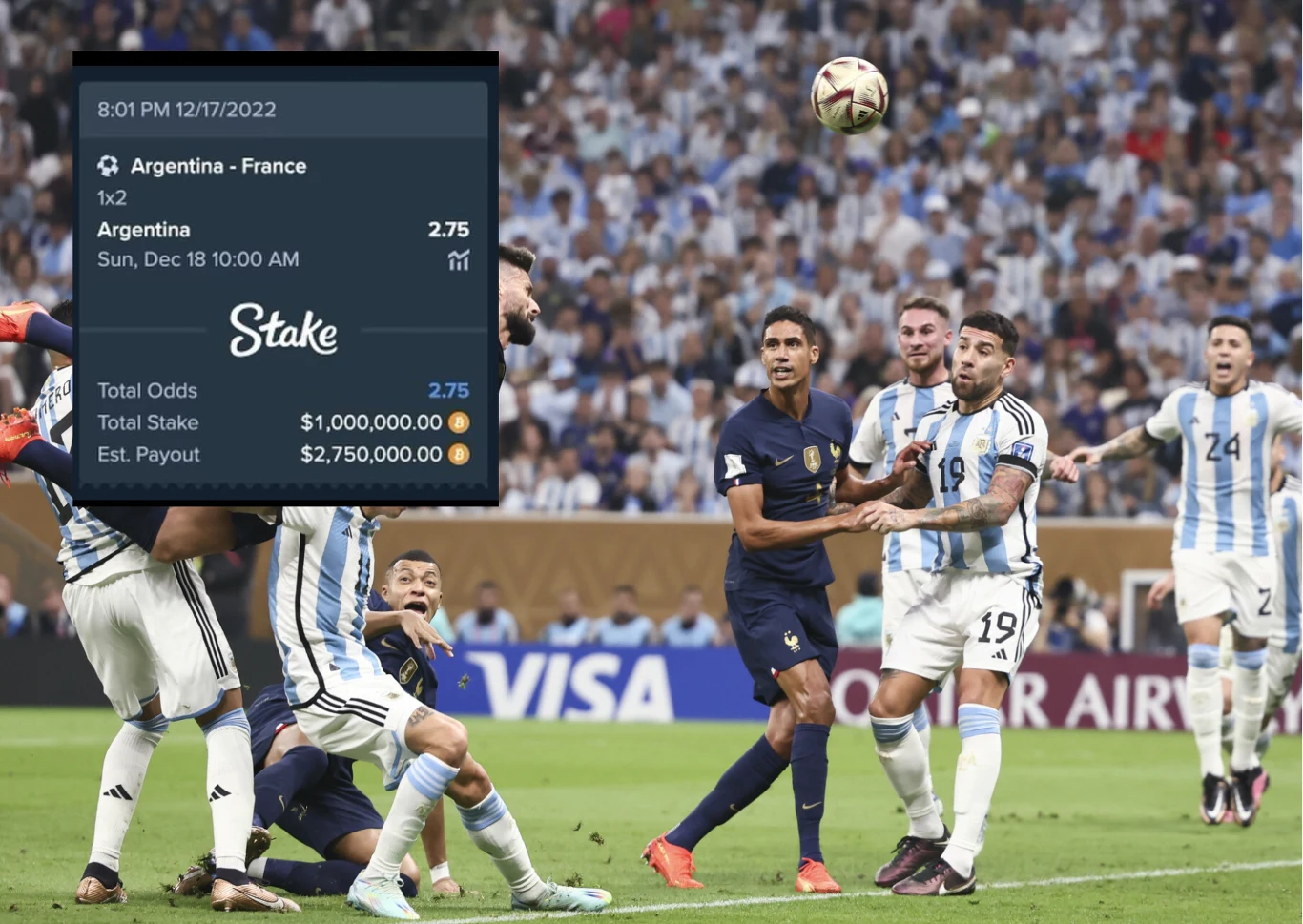Screen dimensions: 1303x924
Task: Click the Bitcoin icon next to Total Stake
Action: (459, 422)
